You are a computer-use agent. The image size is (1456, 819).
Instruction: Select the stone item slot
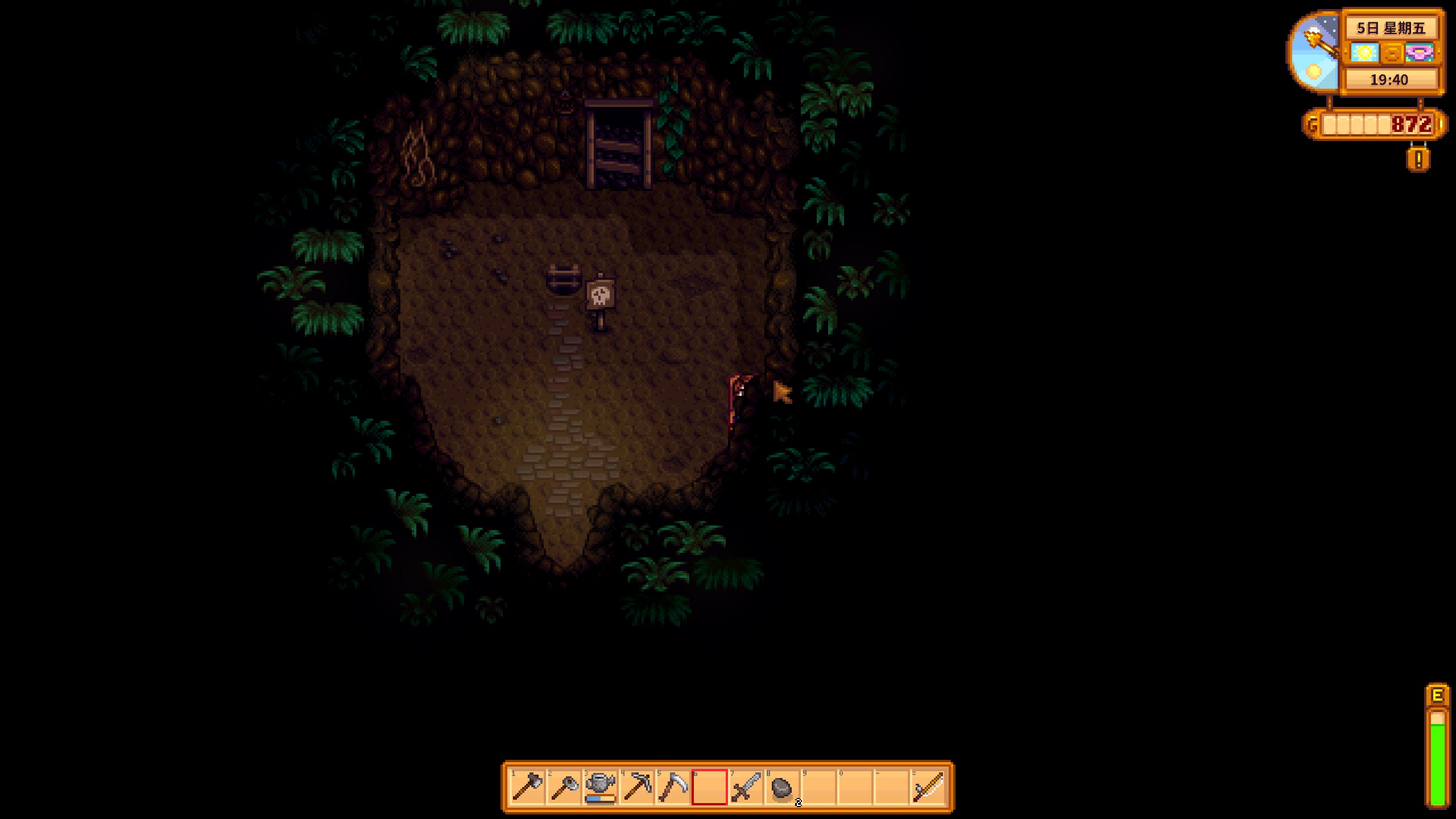click(782, 787)
